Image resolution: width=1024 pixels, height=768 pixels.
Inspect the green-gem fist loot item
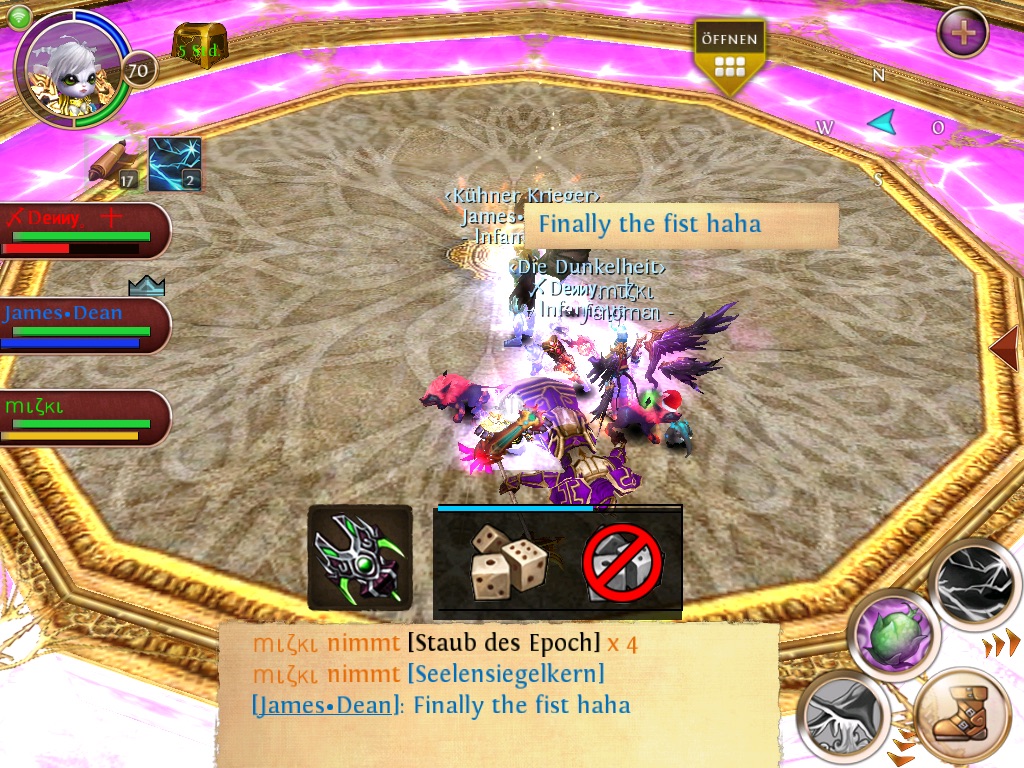(x=359, y=557)
